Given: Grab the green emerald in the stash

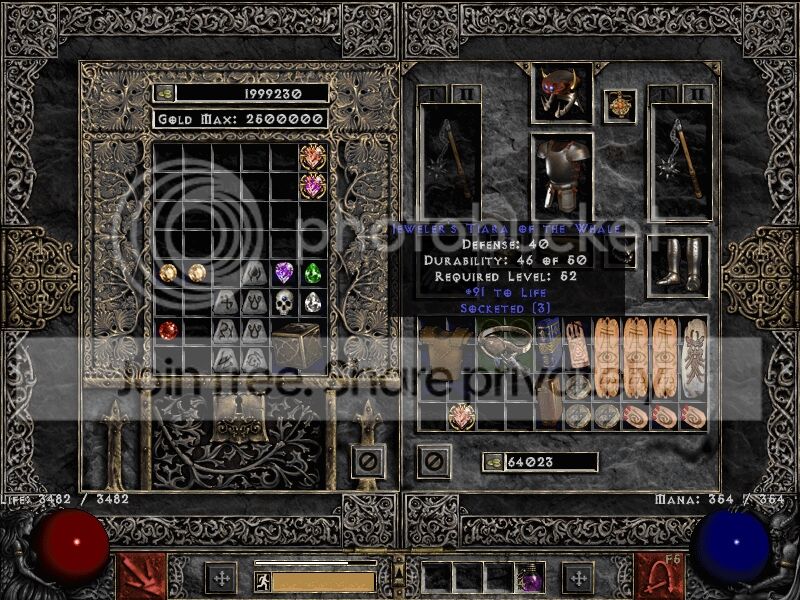Looking at the screenshot, I should click(313, 272).
